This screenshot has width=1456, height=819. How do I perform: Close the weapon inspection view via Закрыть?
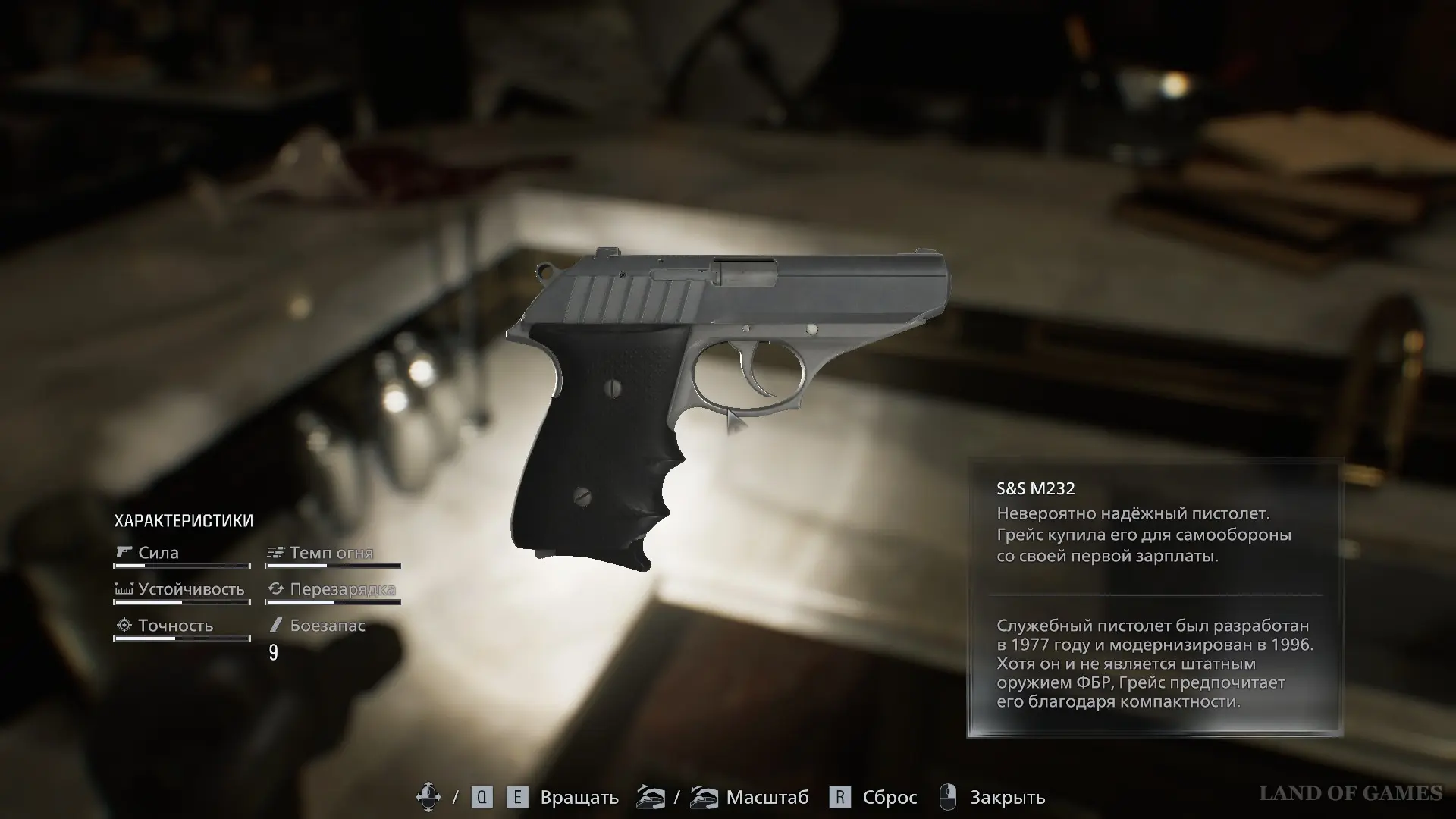(1006, 798)
